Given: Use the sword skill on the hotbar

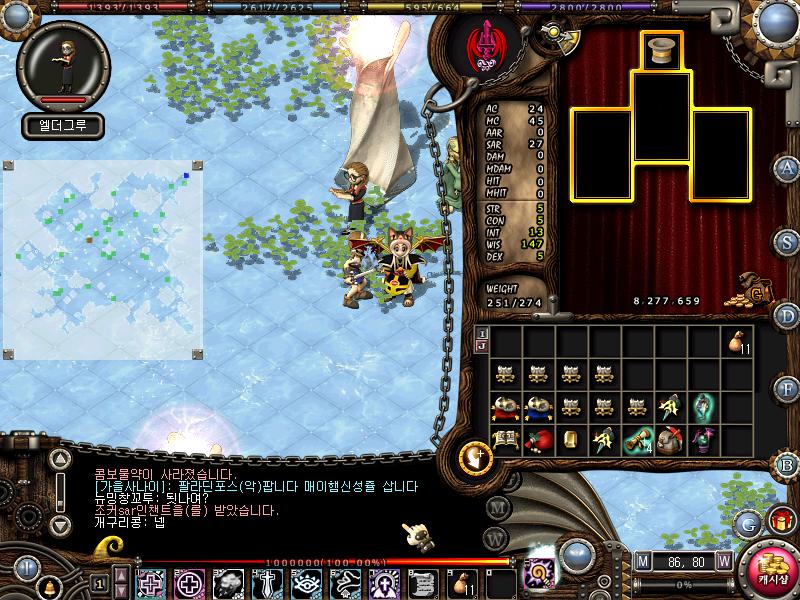Looking at the screenshot, I should (267, 584).
